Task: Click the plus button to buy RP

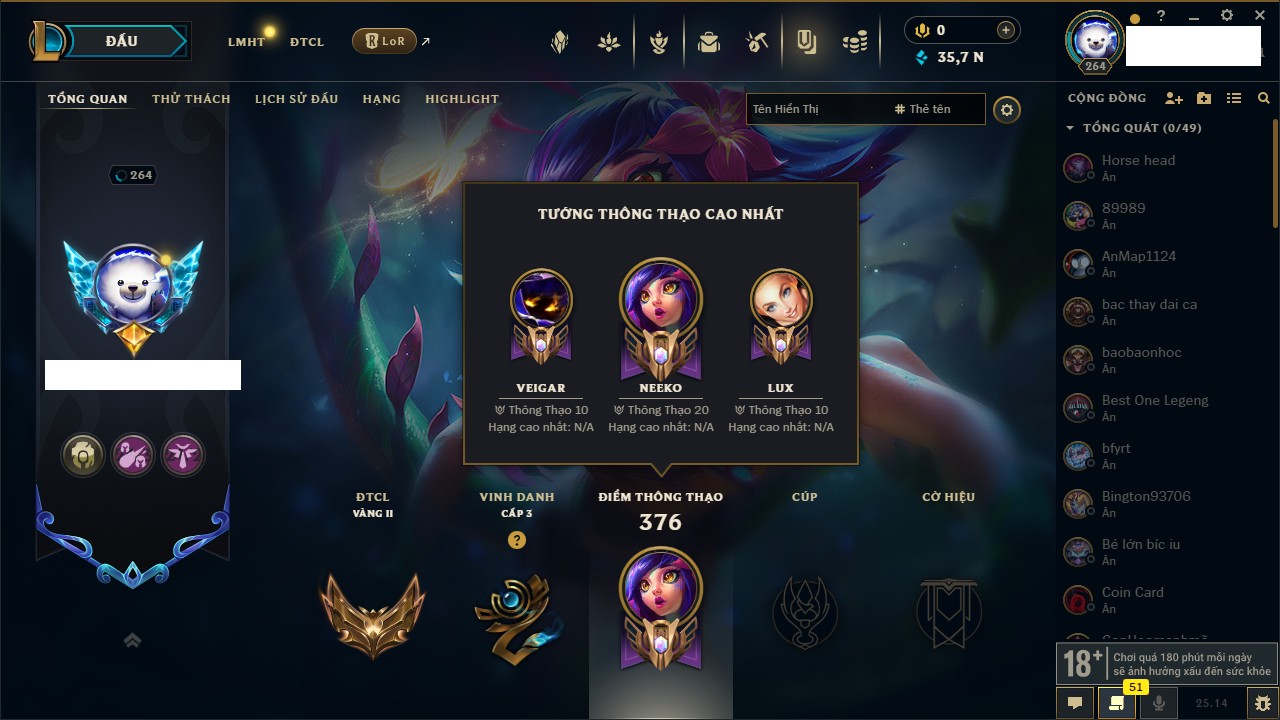Action: point(1005,30)
